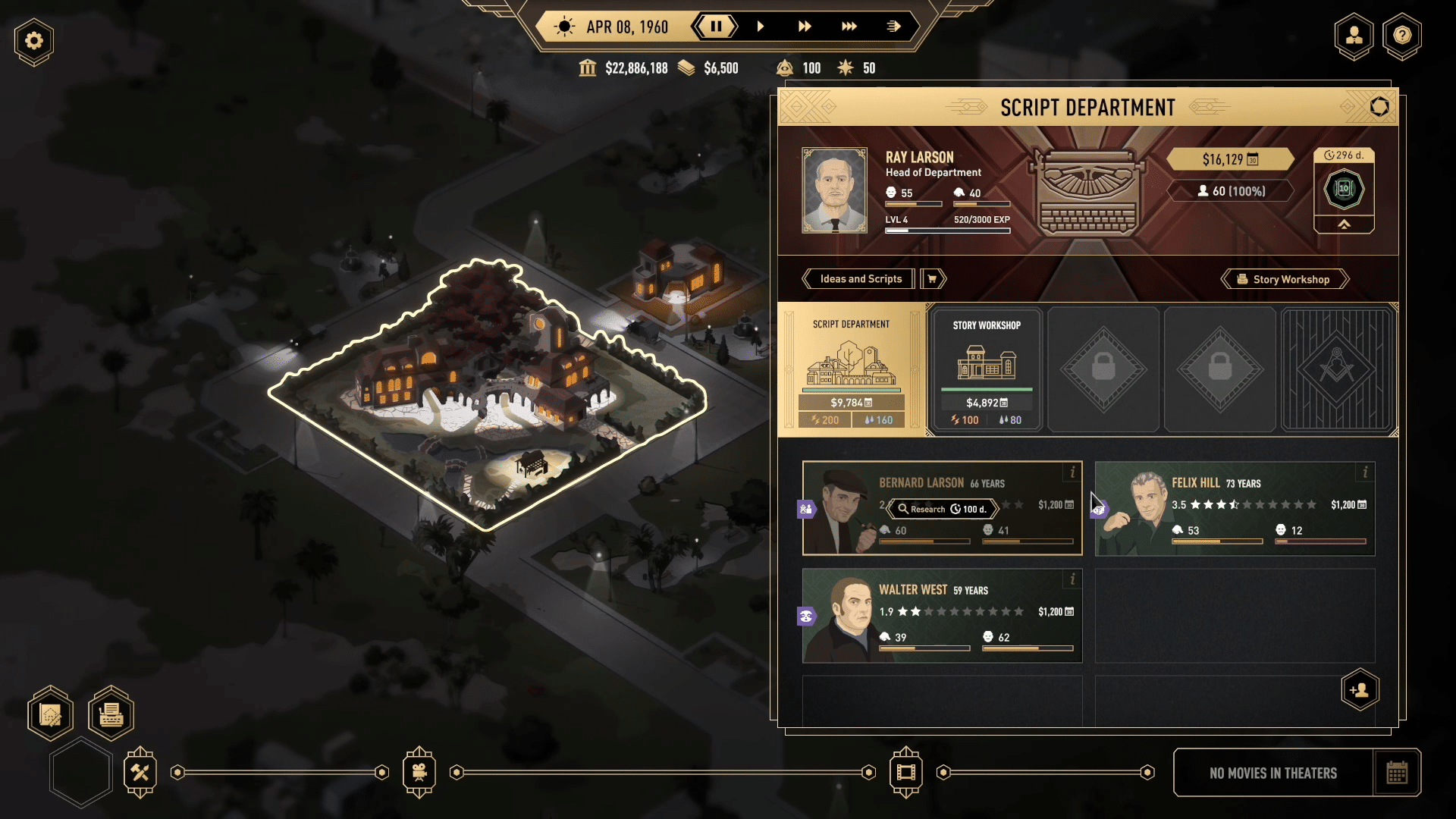Open the movie camera production stage
The height and width of the screenshot is (819, 1456).
[x=419, y=772]
